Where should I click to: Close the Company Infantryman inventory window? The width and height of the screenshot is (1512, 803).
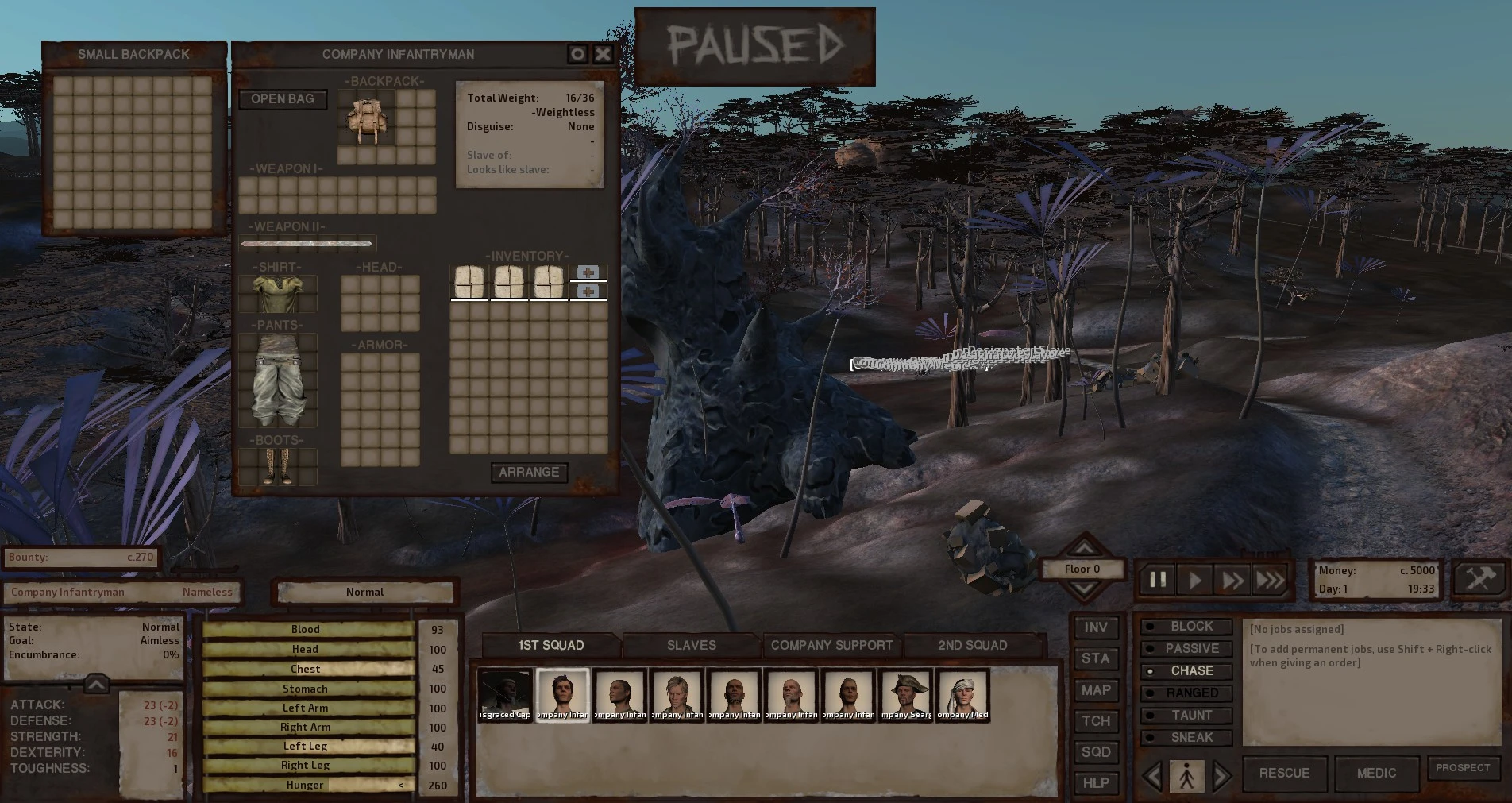pos(604,54)
